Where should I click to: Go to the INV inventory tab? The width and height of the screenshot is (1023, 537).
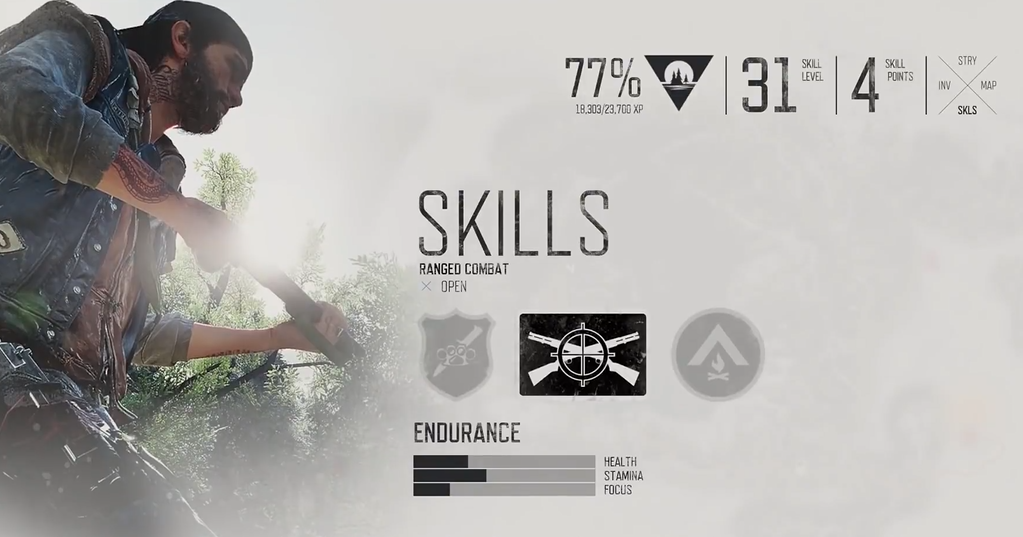pos(944,86)
